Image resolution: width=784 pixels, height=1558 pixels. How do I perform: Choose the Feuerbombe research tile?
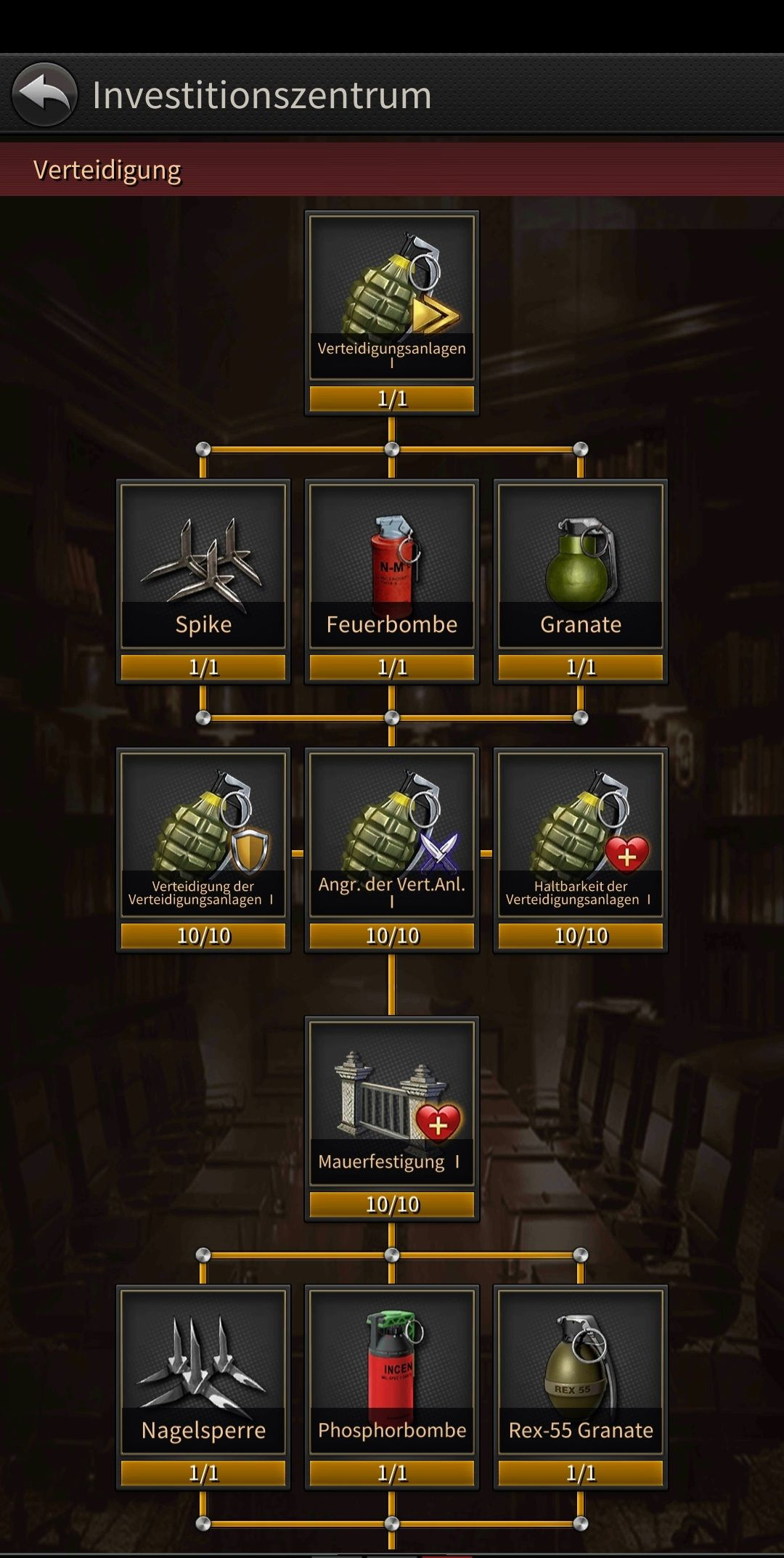[392, 566]
